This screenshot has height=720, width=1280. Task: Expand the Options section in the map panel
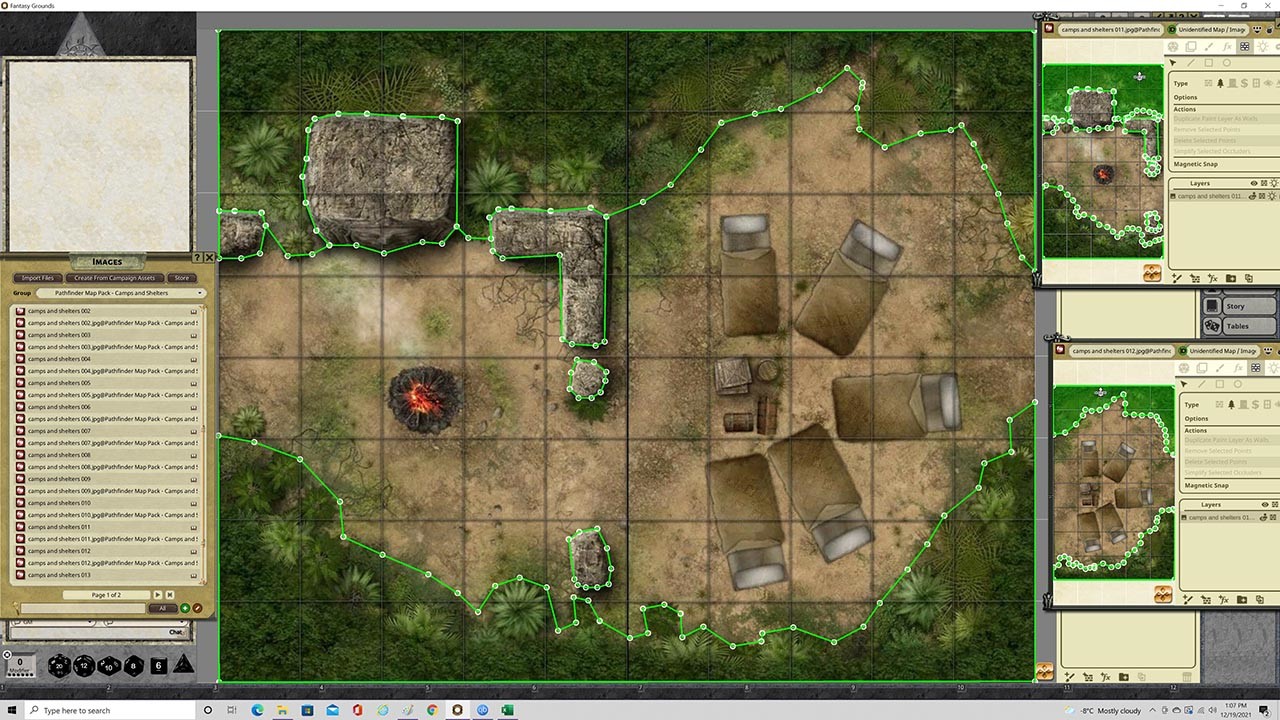(1186, 97)
